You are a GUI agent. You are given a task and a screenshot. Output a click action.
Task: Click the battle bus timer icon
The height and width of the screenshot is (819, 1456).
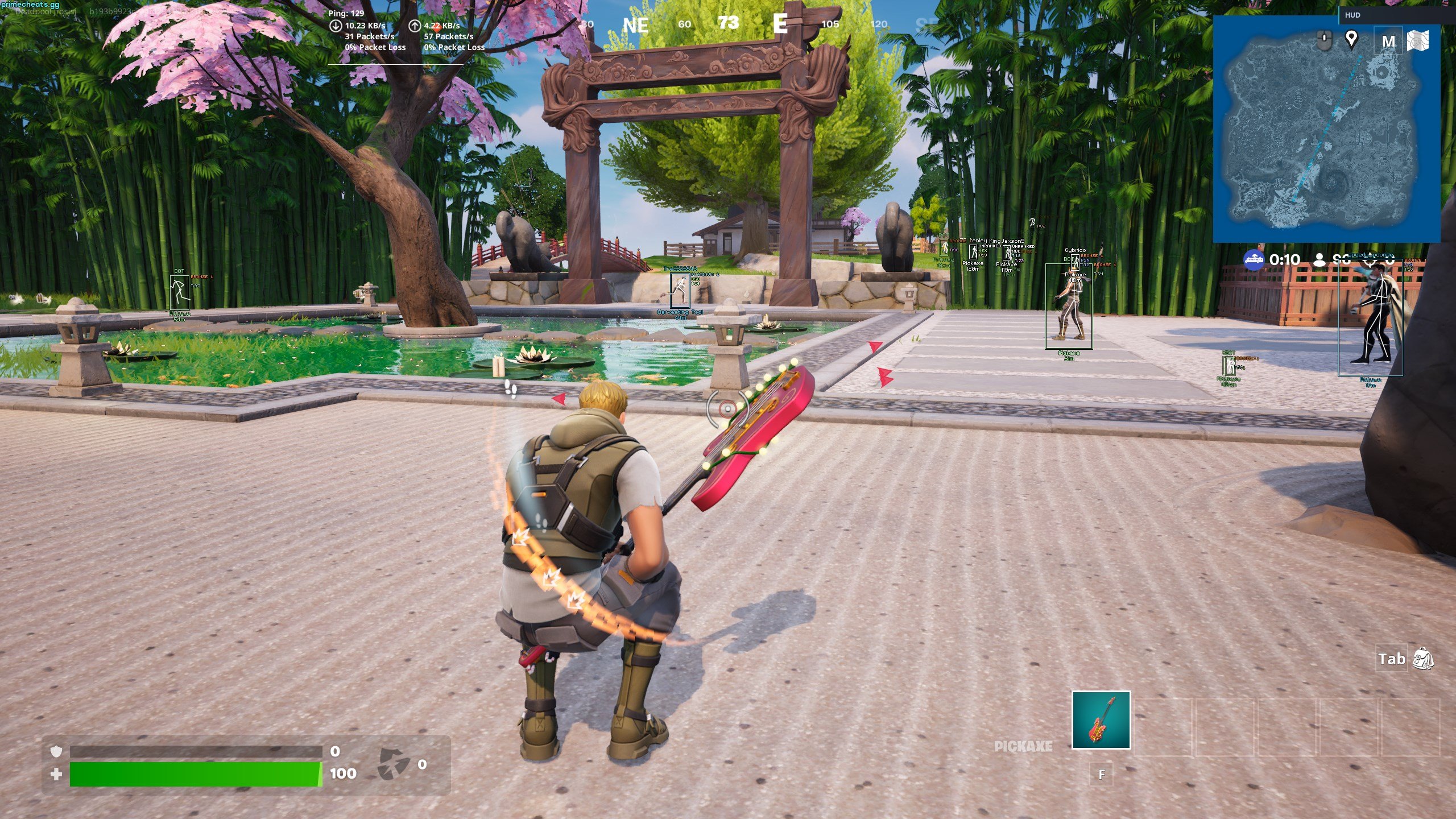(x=1254, y=260)
